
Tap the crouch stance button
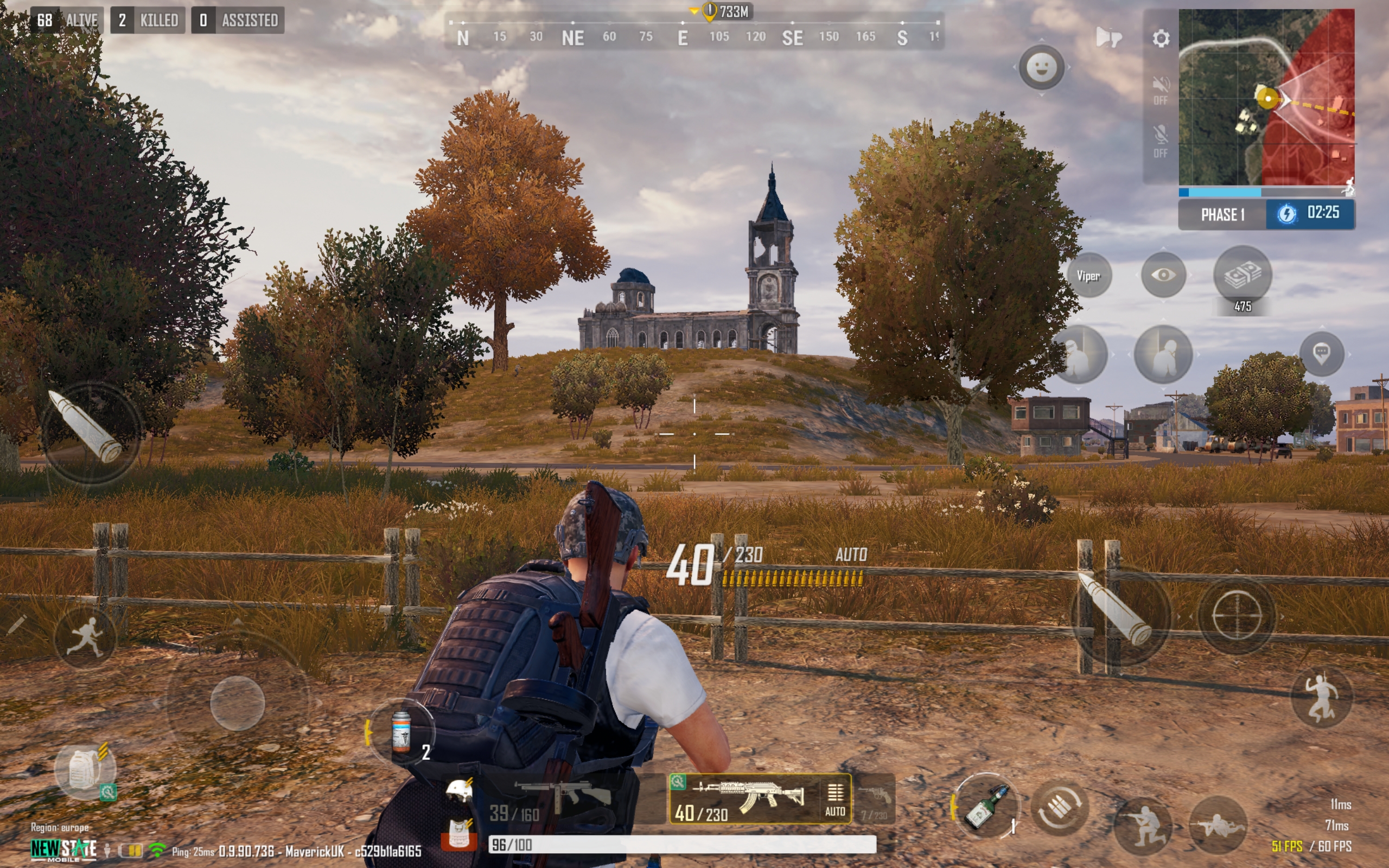click(x=1142, y=826)
